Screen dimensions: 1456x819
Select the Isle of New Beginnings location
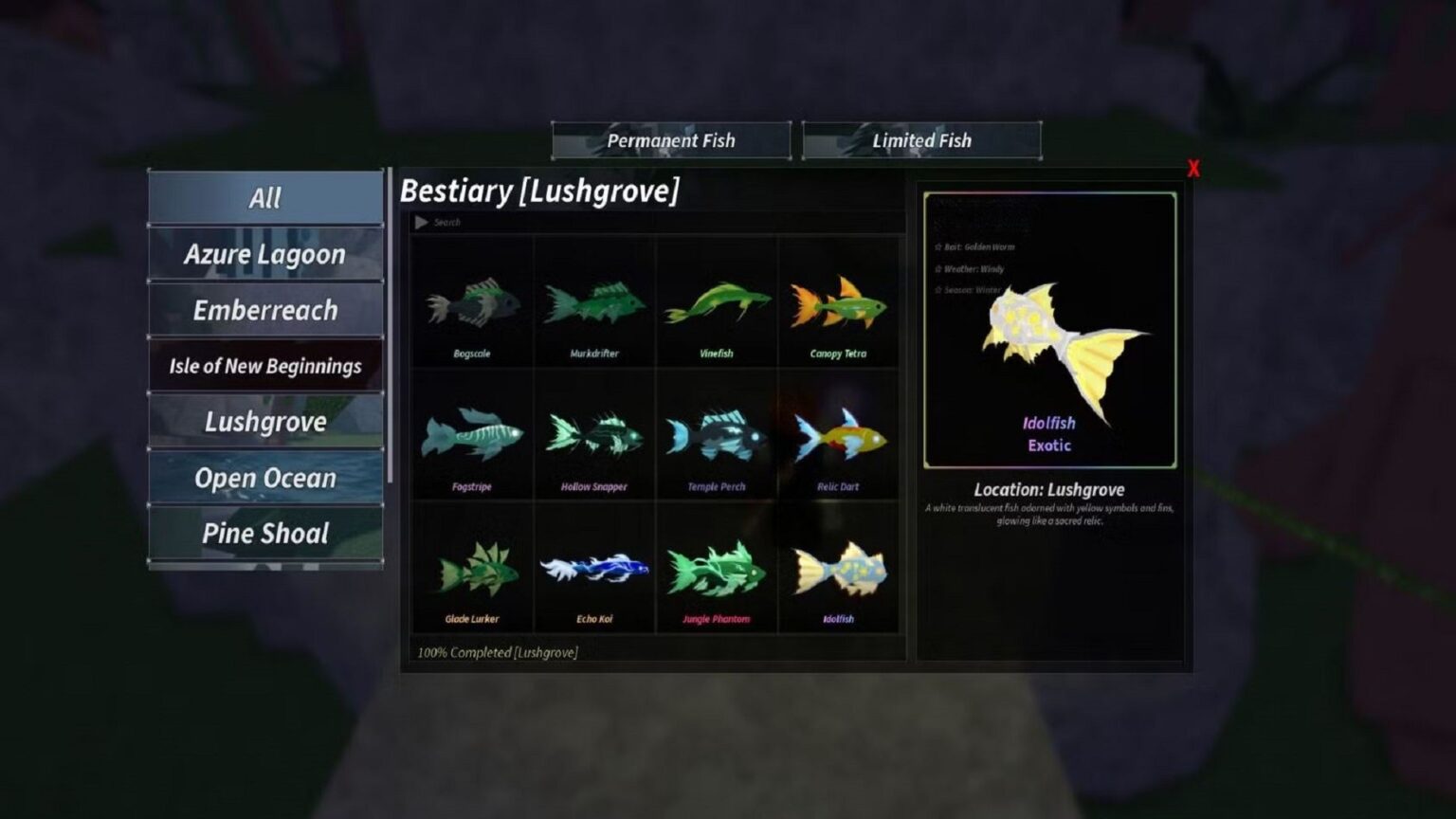[265, 365]
